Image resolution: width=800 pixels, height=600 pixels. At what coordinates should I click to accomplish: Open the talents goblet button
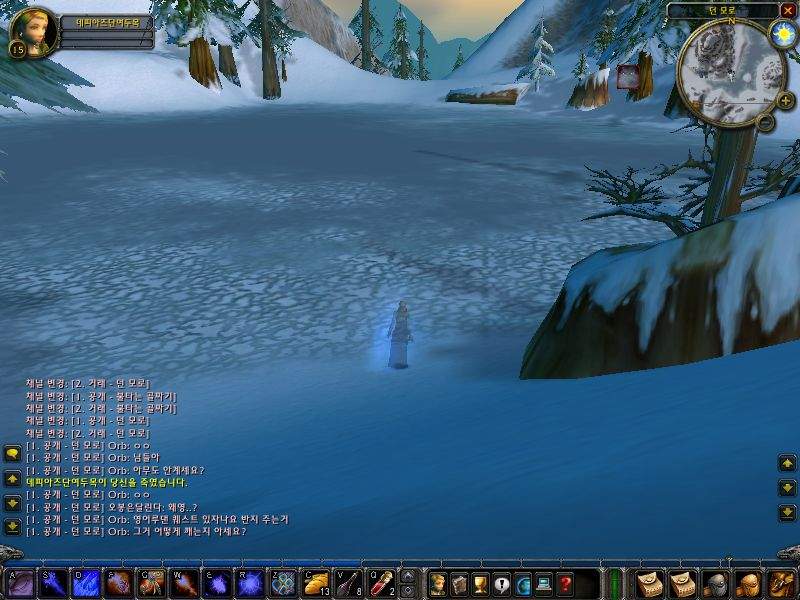click(x=480, y=583)
